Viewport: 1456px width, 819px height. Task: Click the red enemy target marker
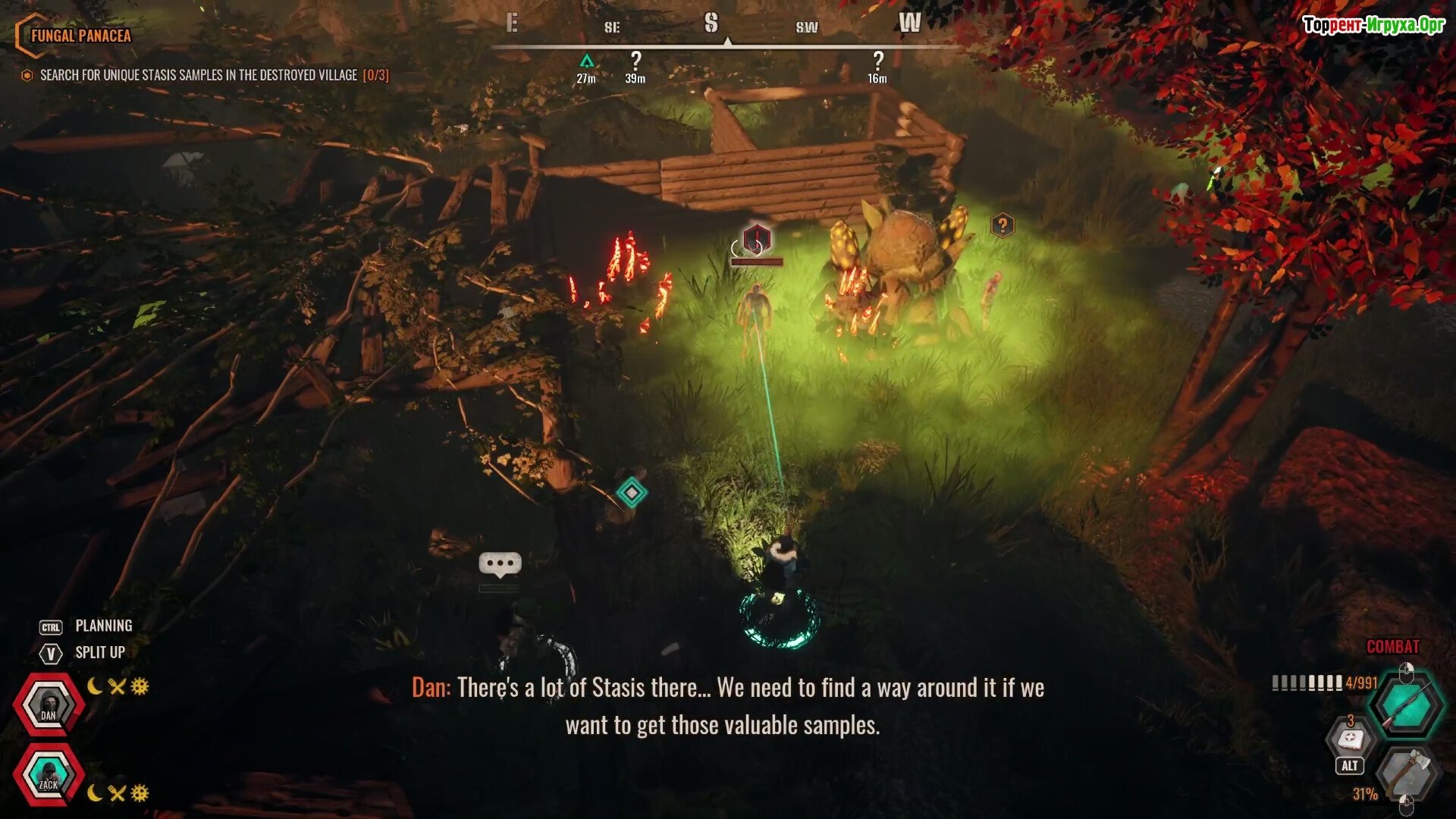click(756, 239)
